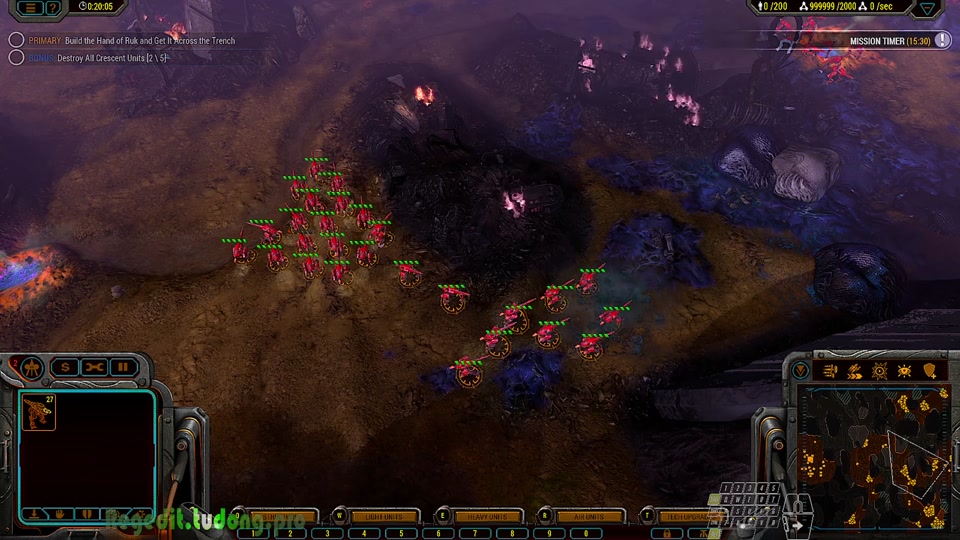Open the Tech Upgrades tab
Viewport: 960px width, 540px height.
[x=690, y=516]
